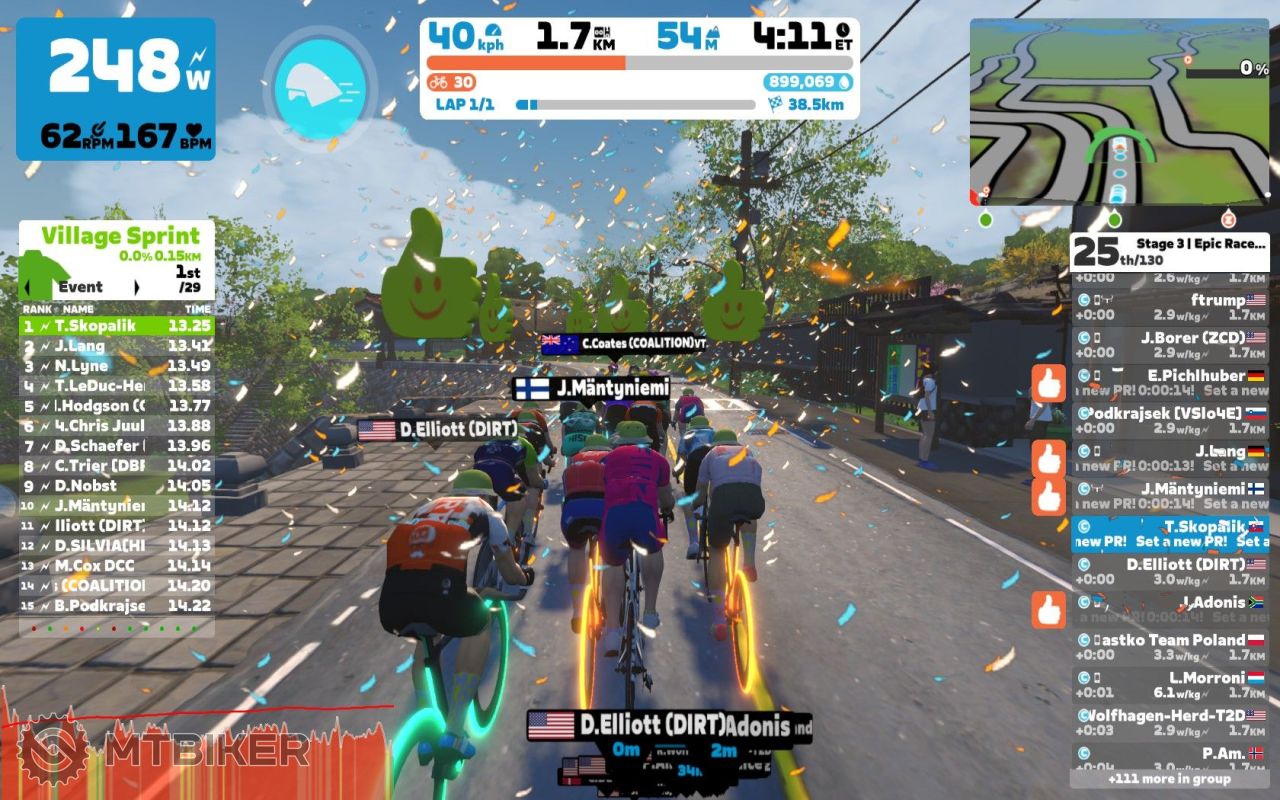The width and height of the screenshot is (1280, 800).
Task: Select N.Lyne in the sprint leaderboard
Action: coord(116,366)
